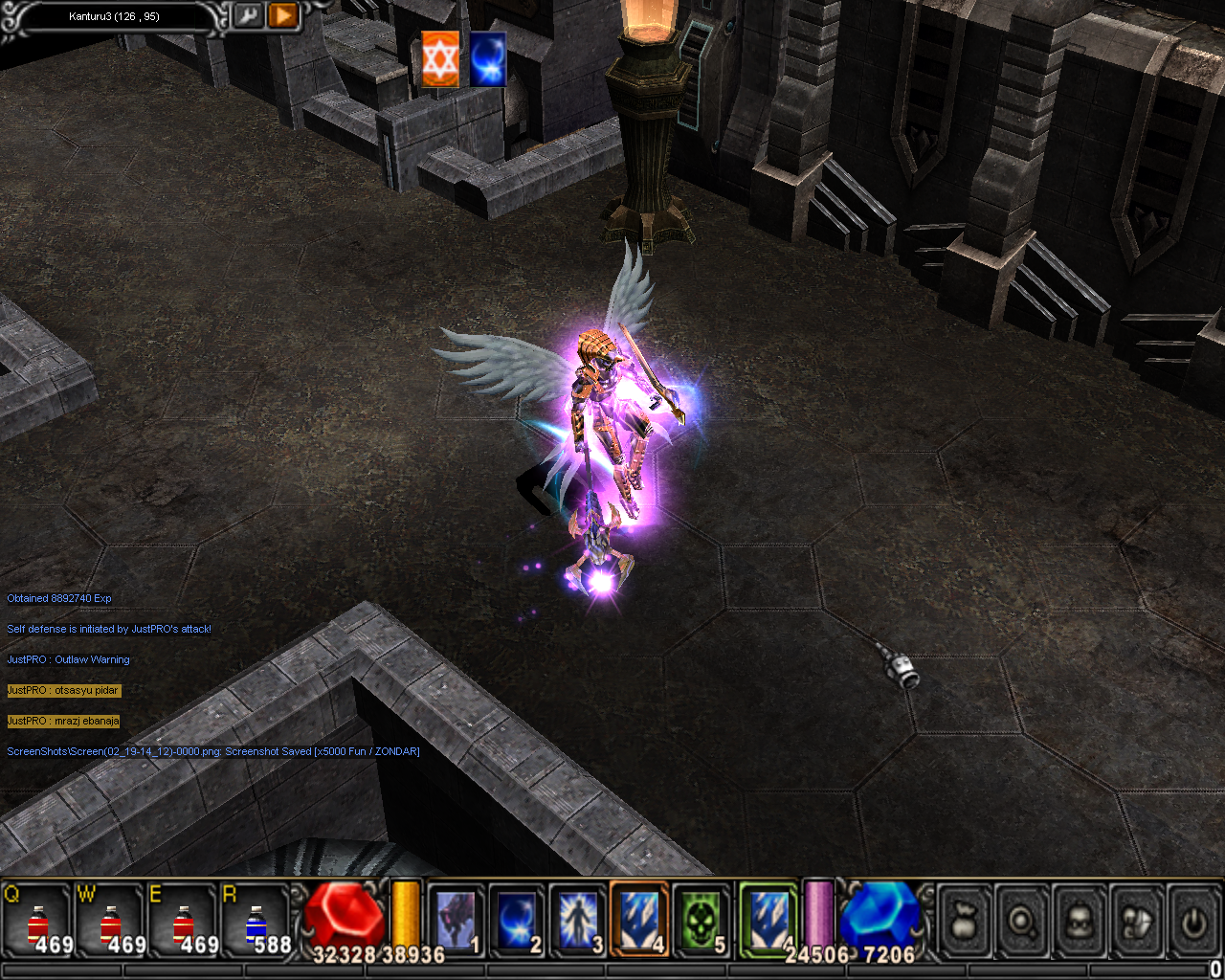Click the power symbol system button
1225x980 pixels.
(1193, 922)
